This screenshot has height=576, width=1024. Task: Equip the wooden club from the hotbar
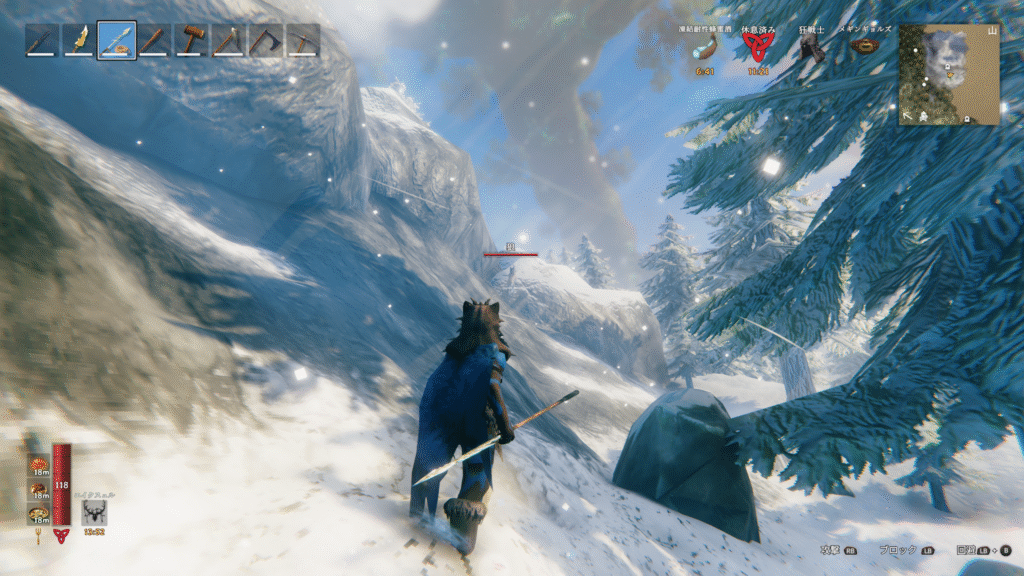click(154, 41)
